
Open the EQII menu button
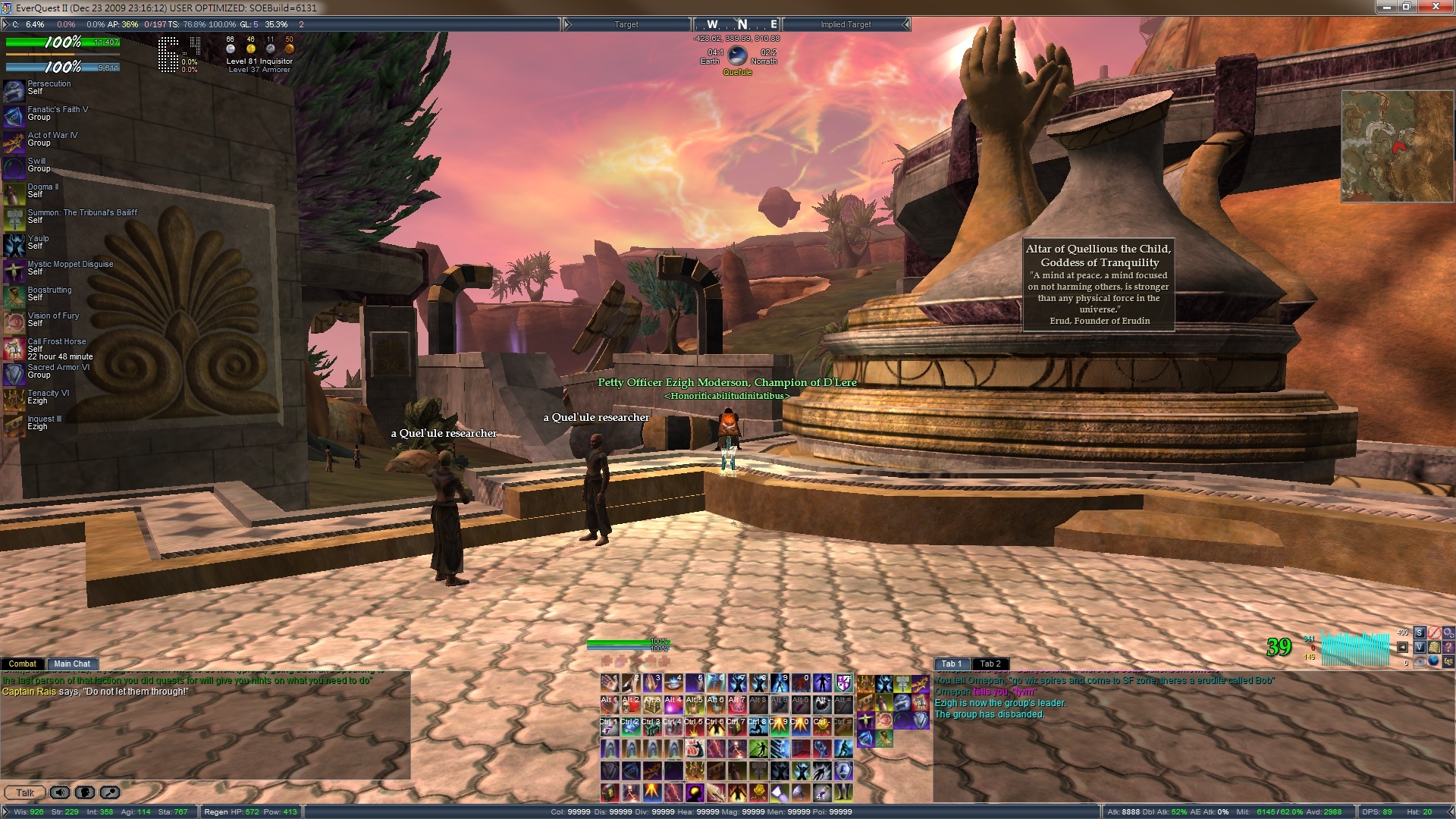[1448, 661]
